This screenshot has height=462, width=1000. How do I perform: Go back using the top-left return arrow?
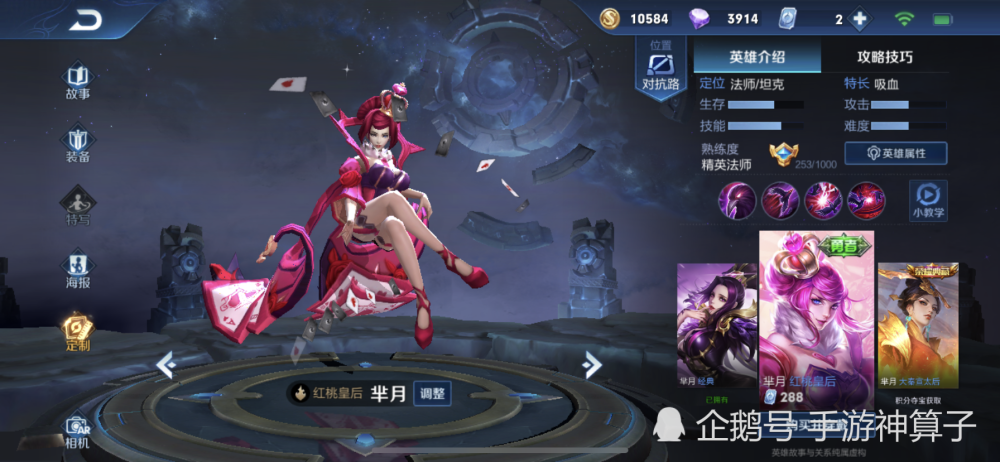(x=85, y=19)
